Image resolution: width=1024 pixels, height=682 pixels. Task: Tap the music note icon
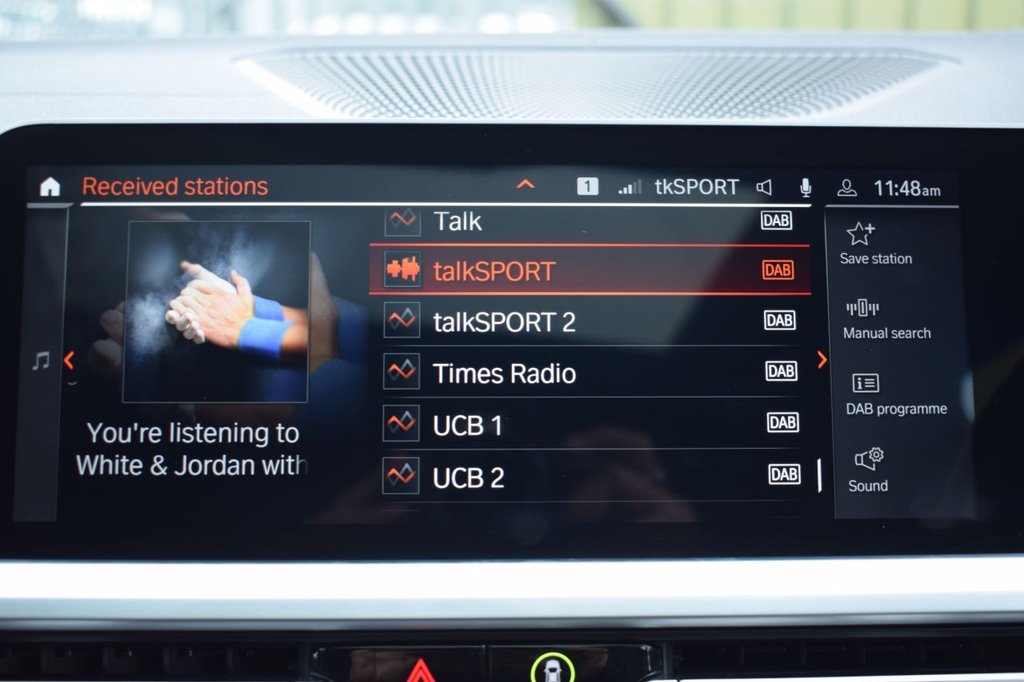[41, 361]
